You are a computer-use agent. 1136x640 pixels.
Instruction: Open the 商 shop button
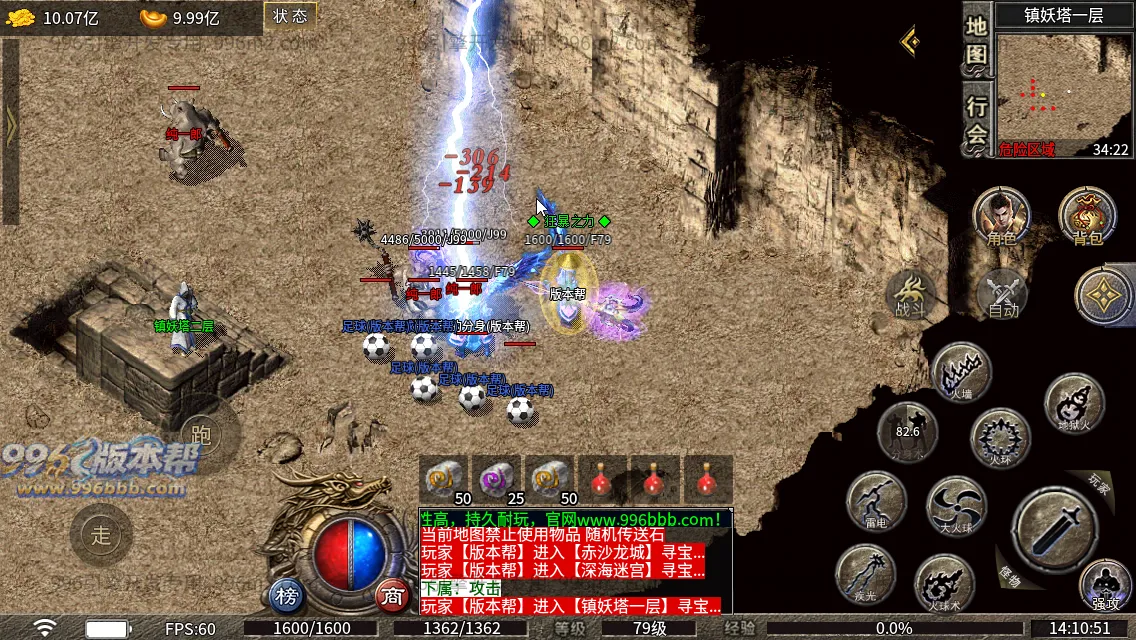tap(393, 597)
